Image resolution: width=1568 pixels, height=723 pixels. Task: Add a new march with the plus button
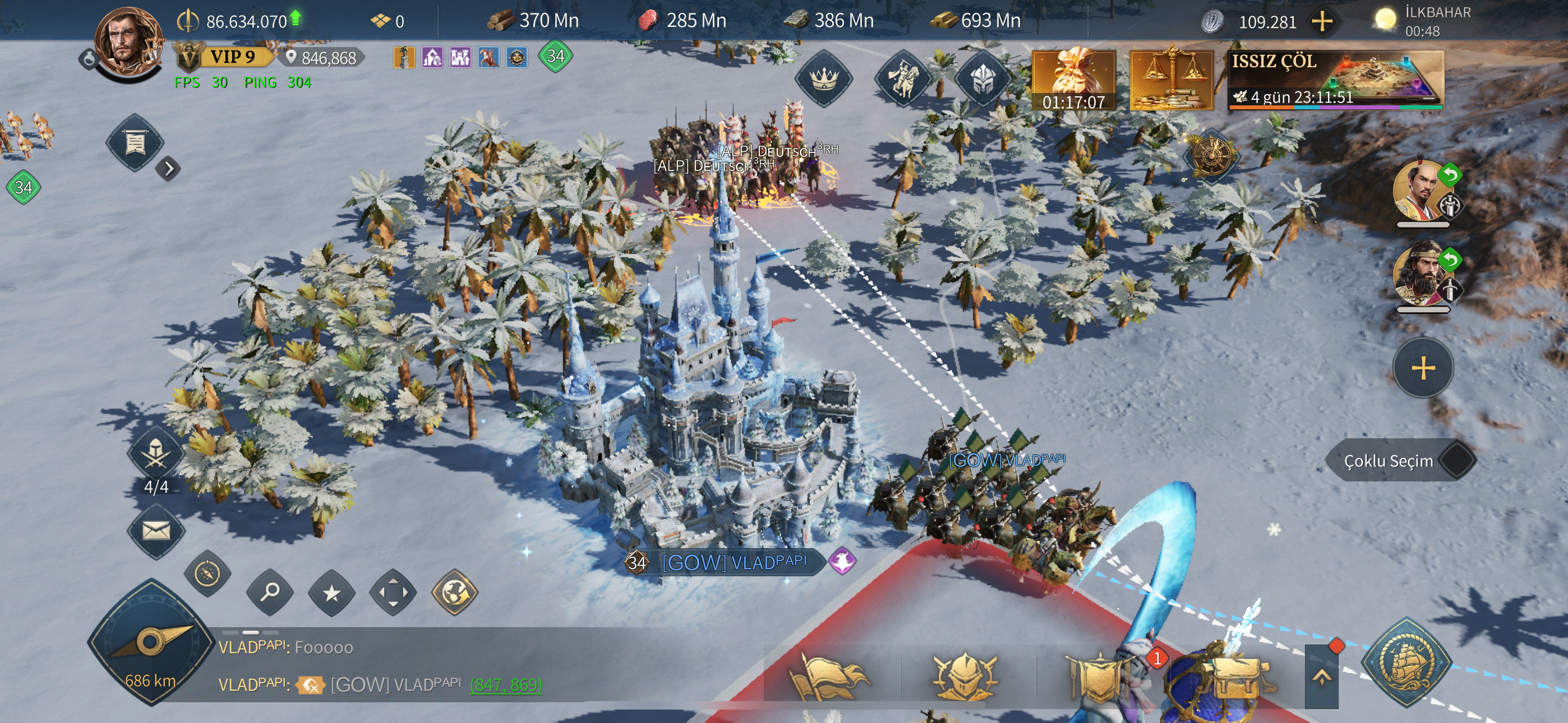pyautogui.click(x=1423, y=368)
